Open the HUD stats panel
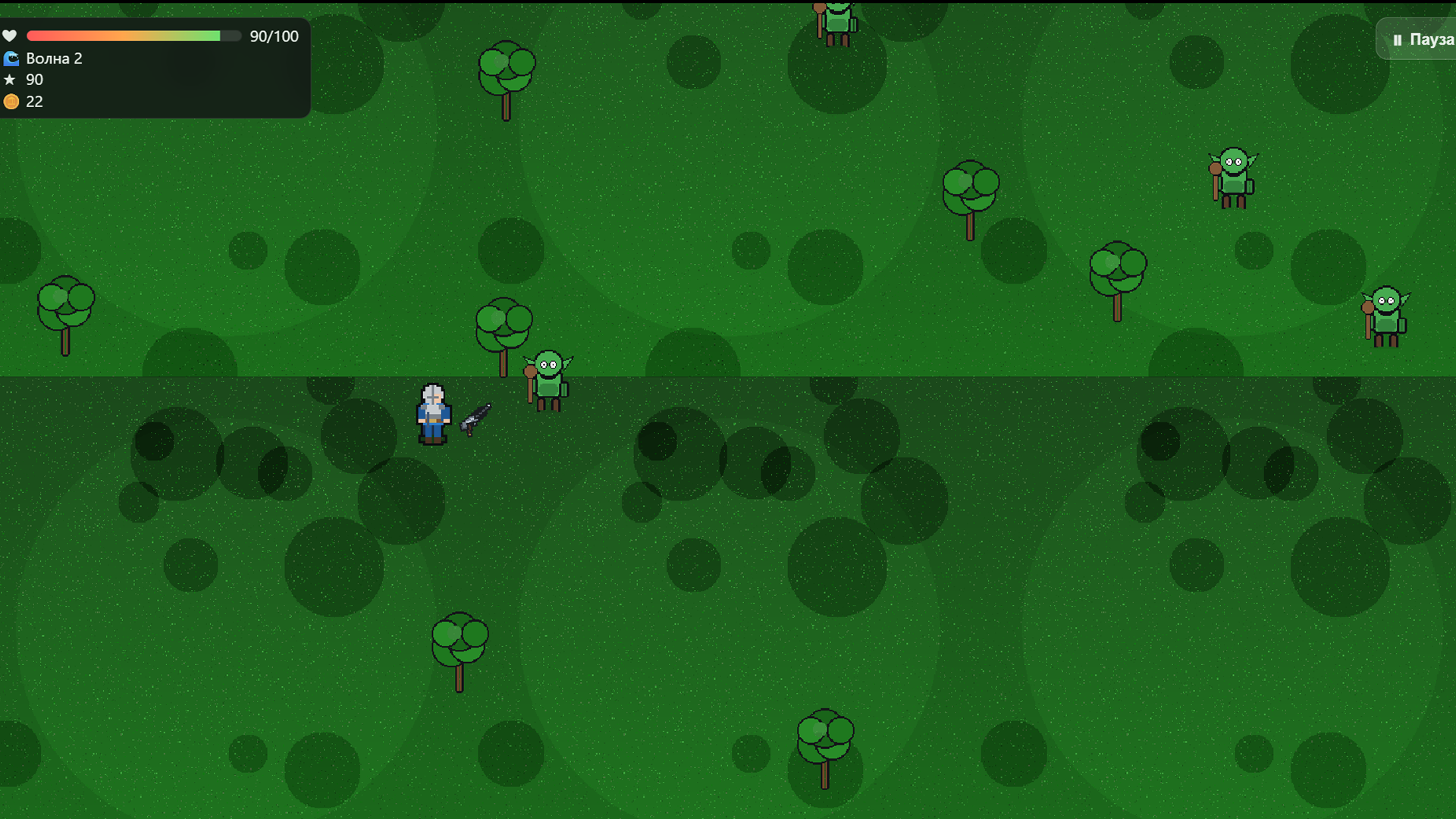This screenshot has height=819, width=1456. click(152, 68)
